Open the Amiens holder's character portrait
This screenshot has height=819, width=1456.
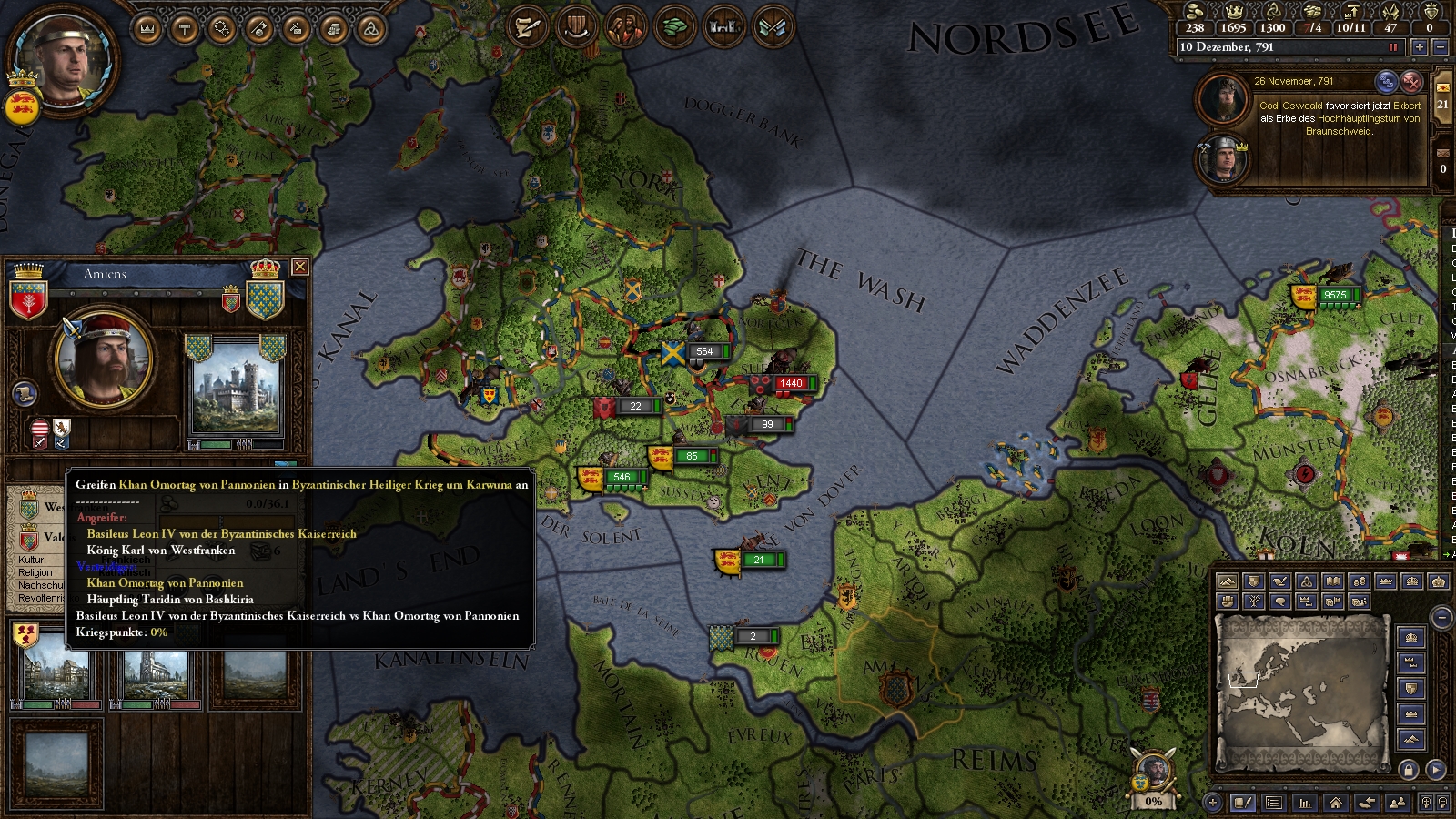[104, 358]
